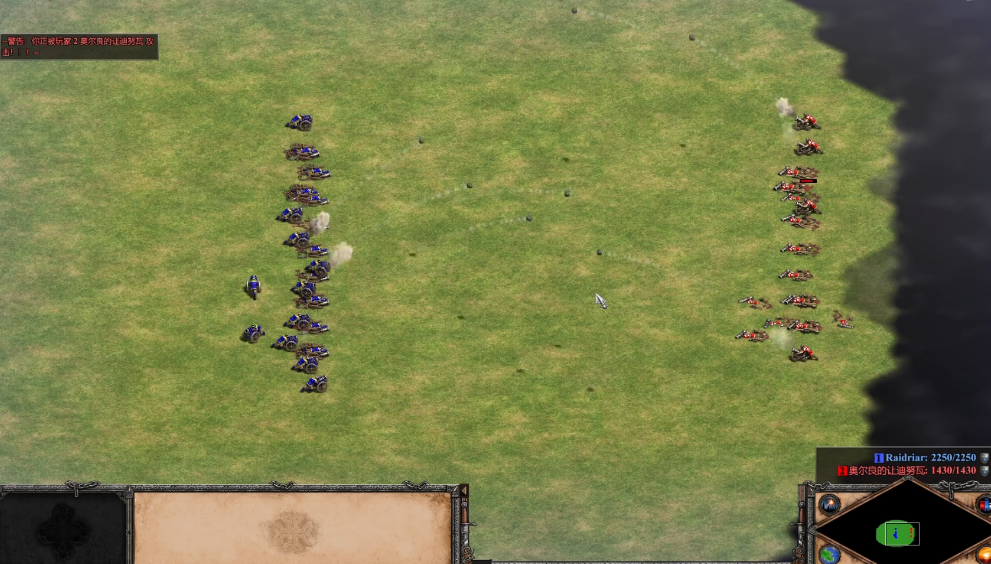Toggle the globe terrain minimap mode button
The width and height of the screenshot is (991, 564).
[829, 553]
